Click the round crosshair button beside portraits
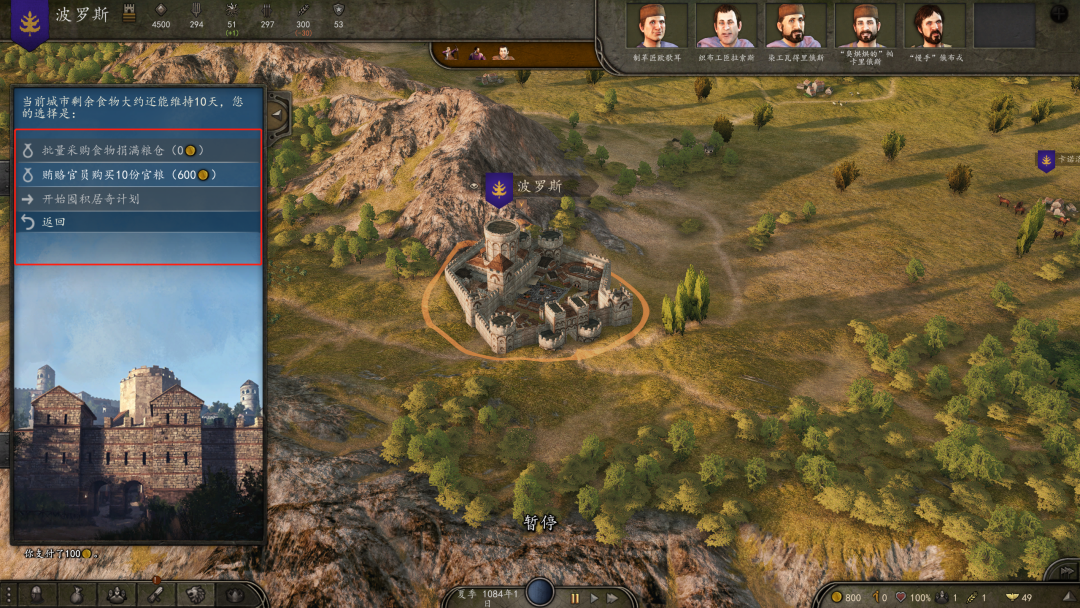This screenshot has width=1080, height=608. tap(1060, 15)
